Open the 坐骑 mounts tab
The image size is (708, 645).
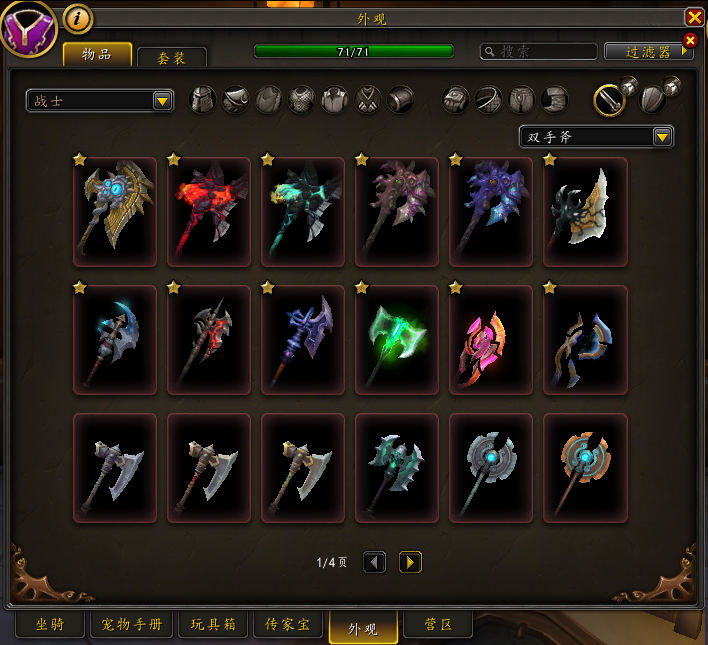[x=50, y=626]
